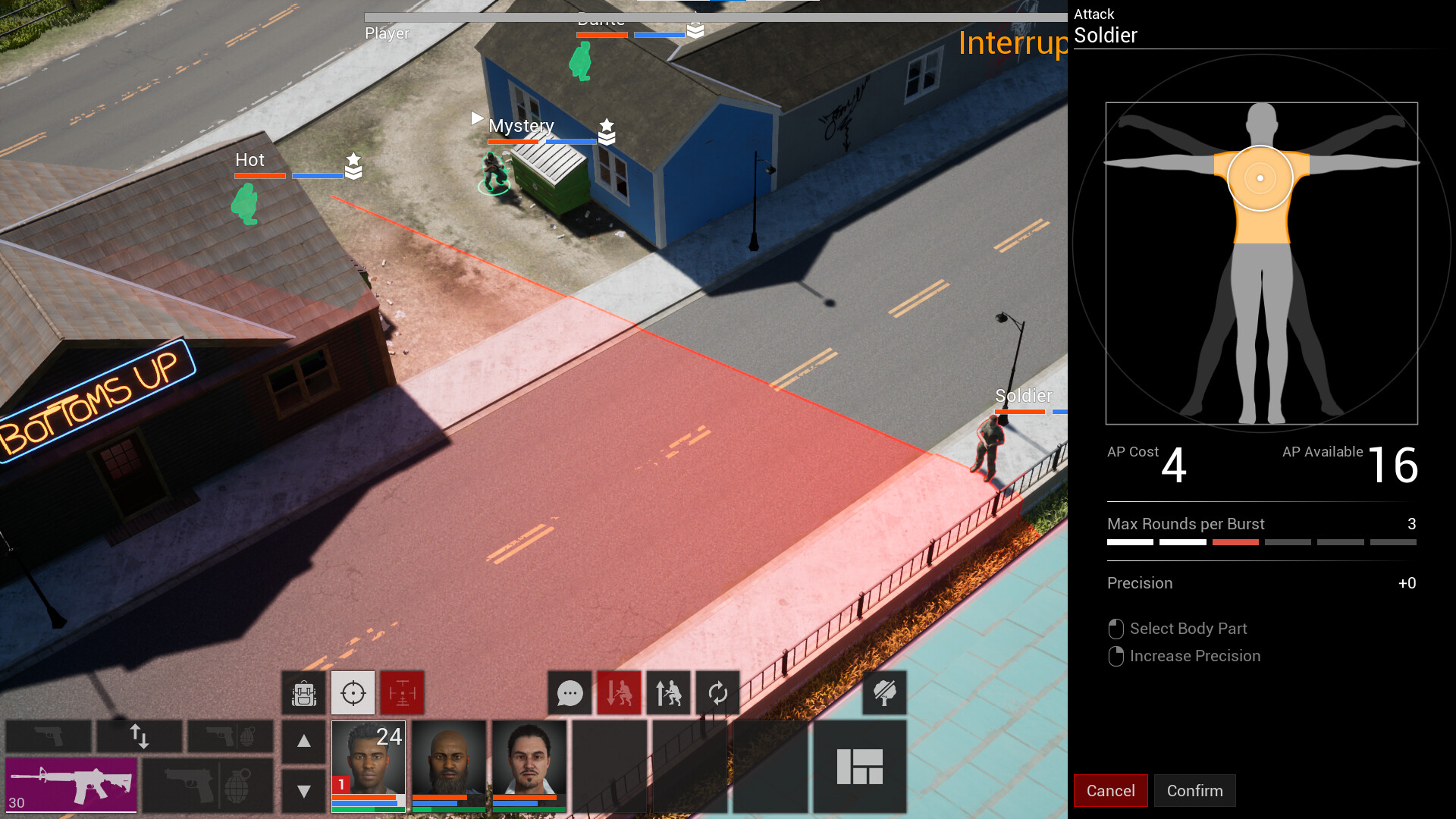
Task: Toggle Select Body Part mouse option
Action: coord(1178,629)
